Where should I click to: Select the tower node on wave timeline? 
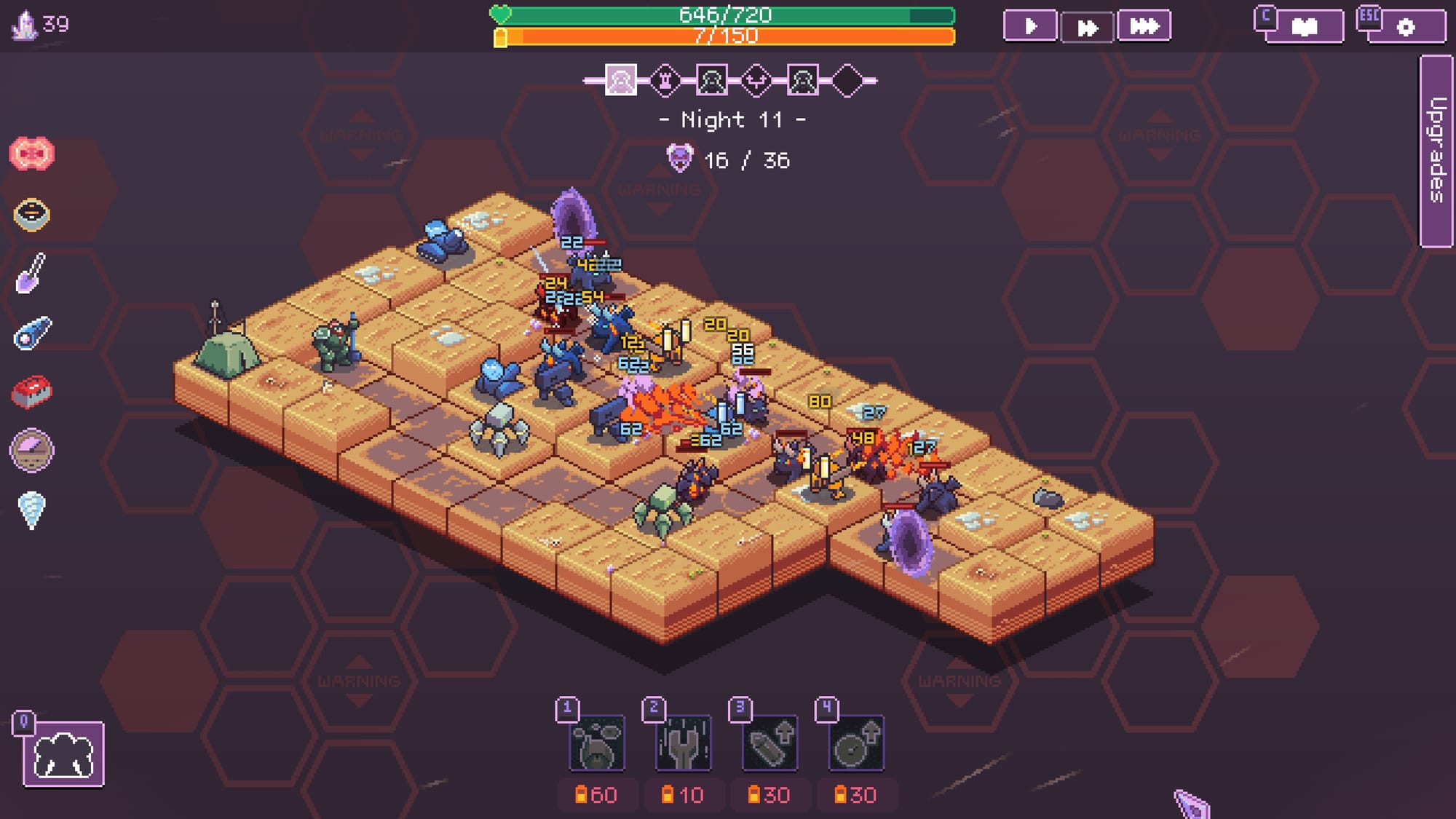coord(665,80)
